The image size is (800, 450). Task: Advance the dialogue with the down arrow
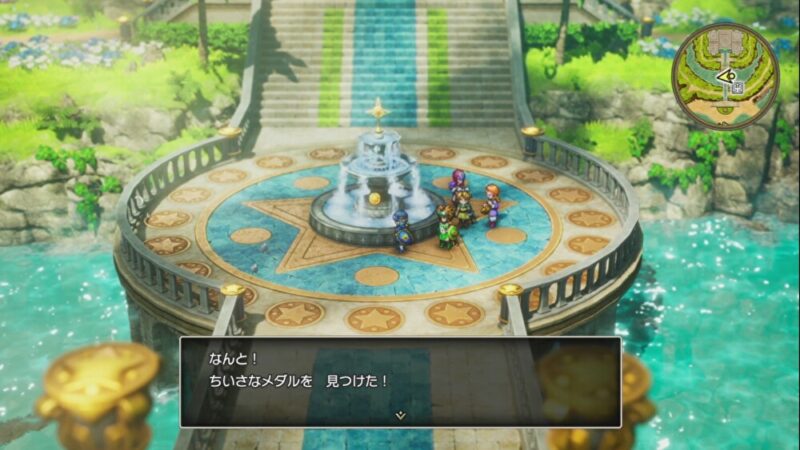(x=400, y=414)
